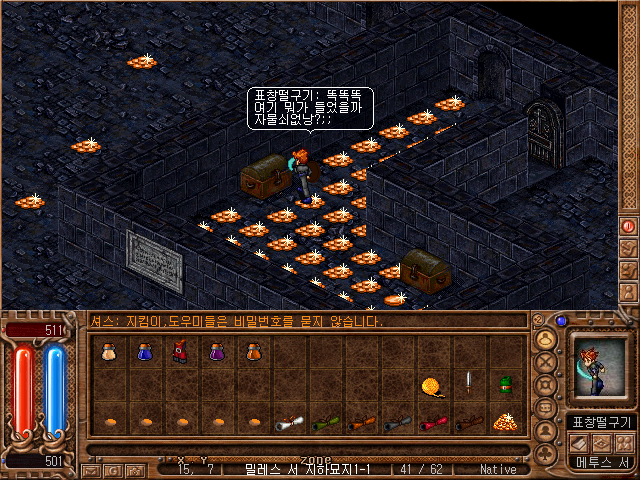Click the diamond button below the character name

pyautogui.click(x=600, y=442)
